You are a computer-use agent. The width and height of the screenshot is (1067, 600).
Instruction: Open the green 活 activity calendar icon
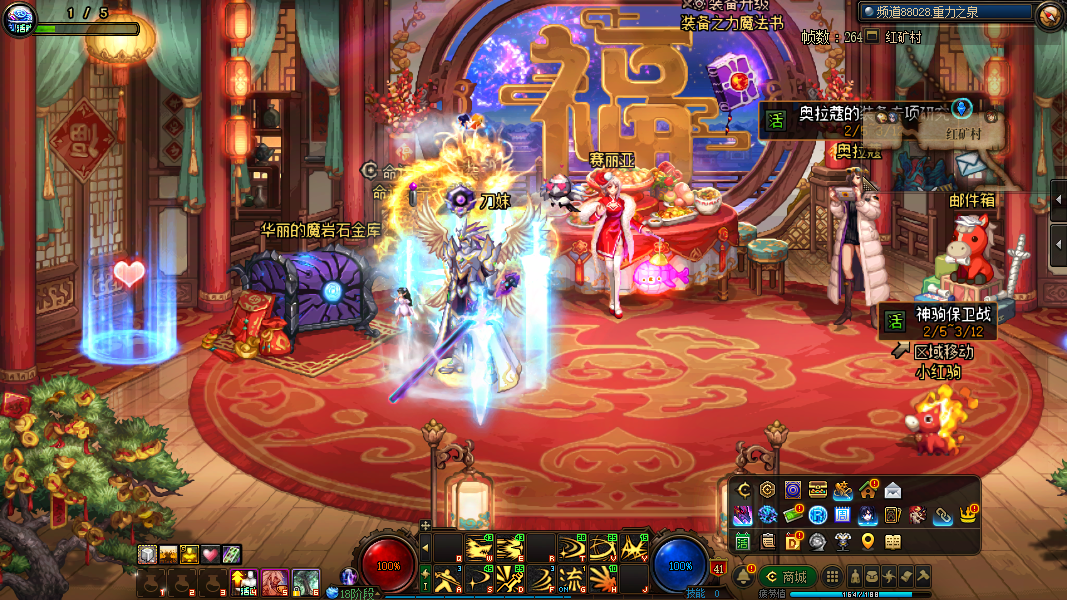743,542
